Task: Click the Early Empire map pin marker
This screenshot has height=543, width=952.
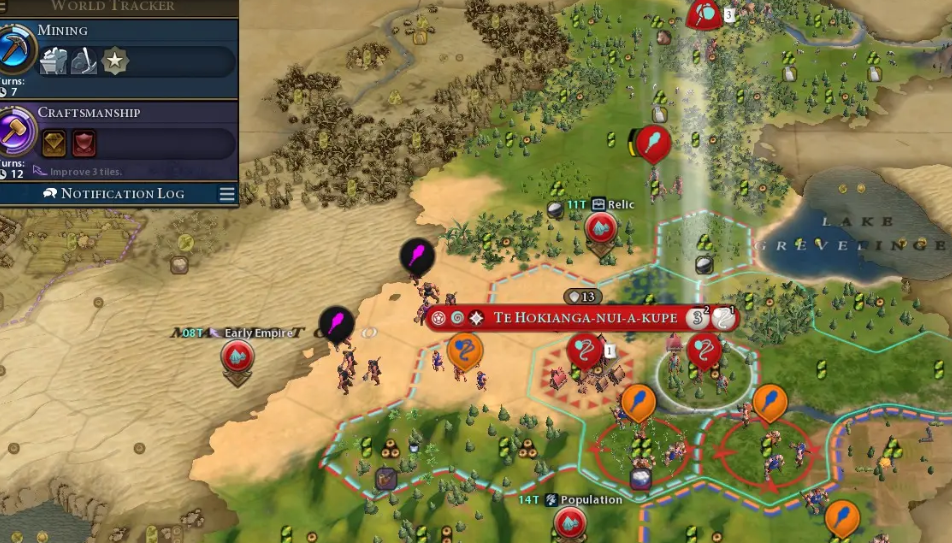Action: point(237,356)
